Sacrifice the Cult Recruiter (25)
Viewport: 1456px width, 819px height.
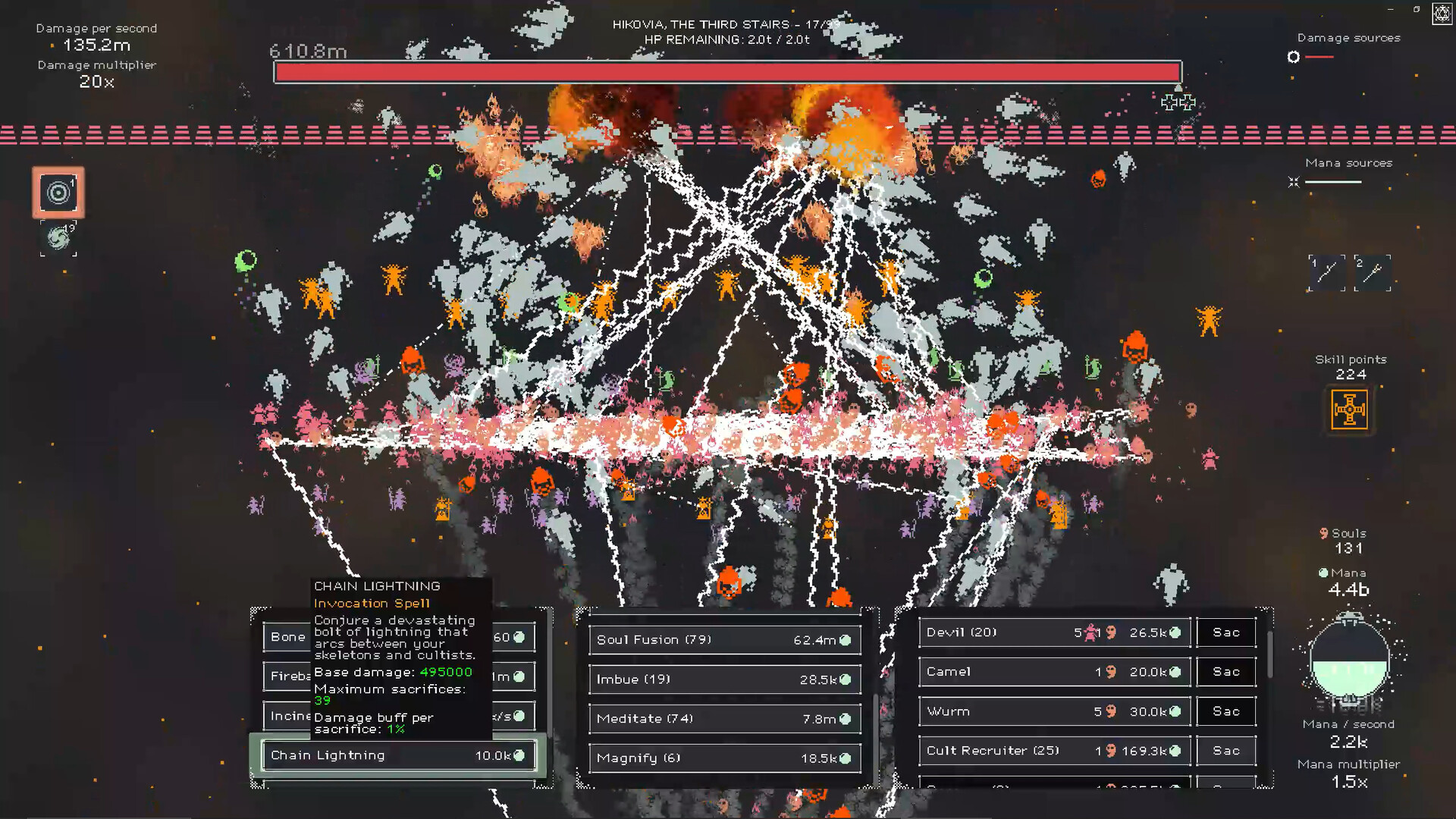[1225, 750]
